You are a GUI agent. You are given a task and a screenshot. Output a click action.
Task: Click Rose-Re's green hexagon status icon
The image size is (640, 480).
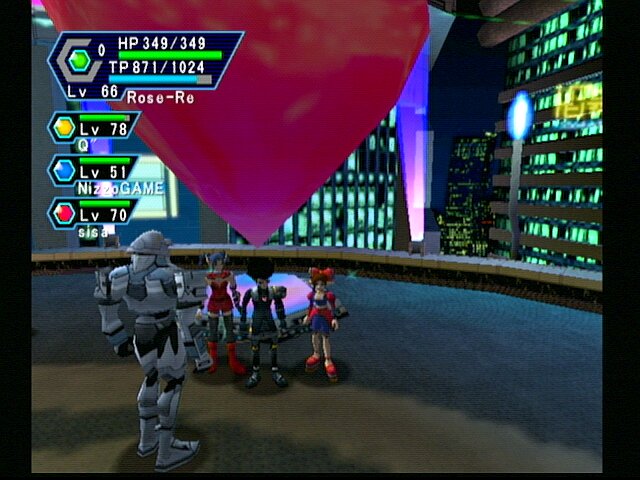pyautogui.click(x=79, y=61)
